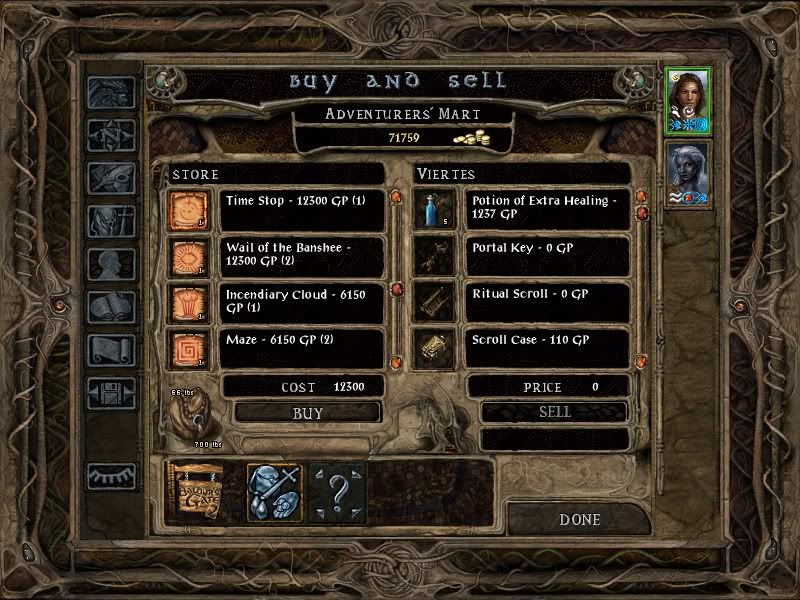The image size is (800, 600).
Task: Choose the Ritual Scroll in inventory
Action: click(x=547, y=301)
